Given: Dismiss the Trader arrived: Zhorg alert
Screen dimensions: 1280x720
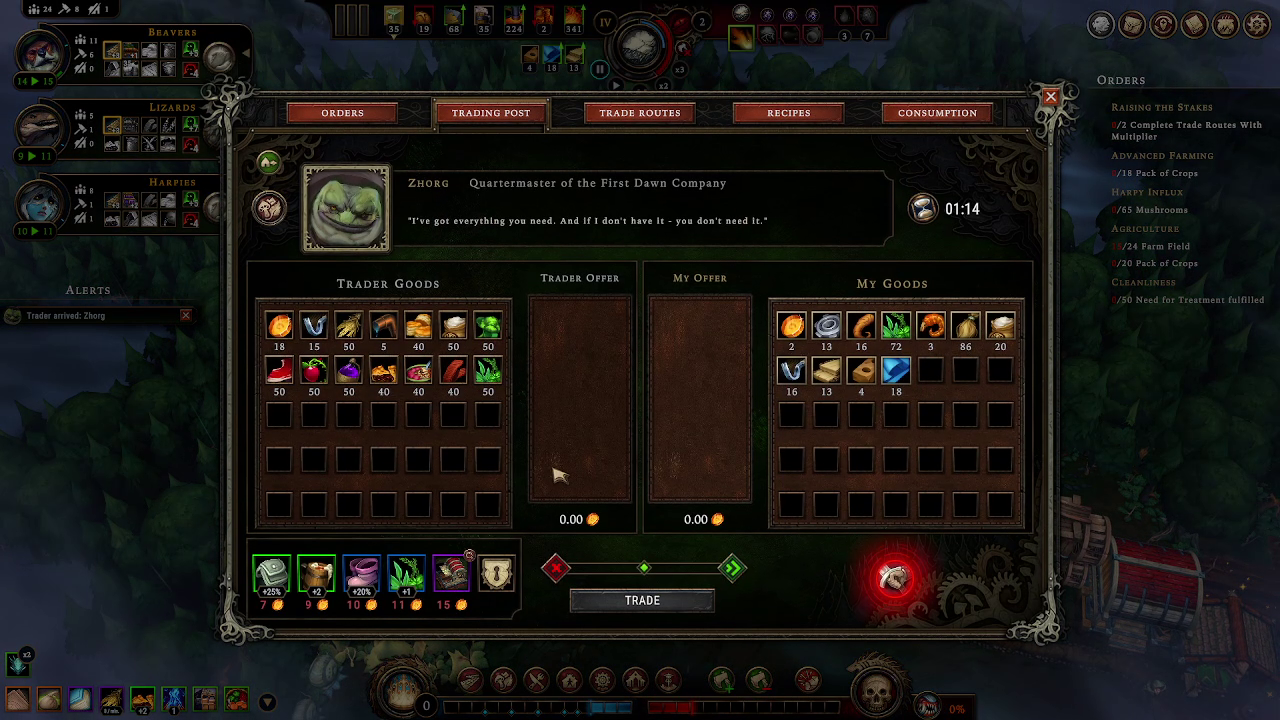Looking at the screenshot, I should pos(185,316).
